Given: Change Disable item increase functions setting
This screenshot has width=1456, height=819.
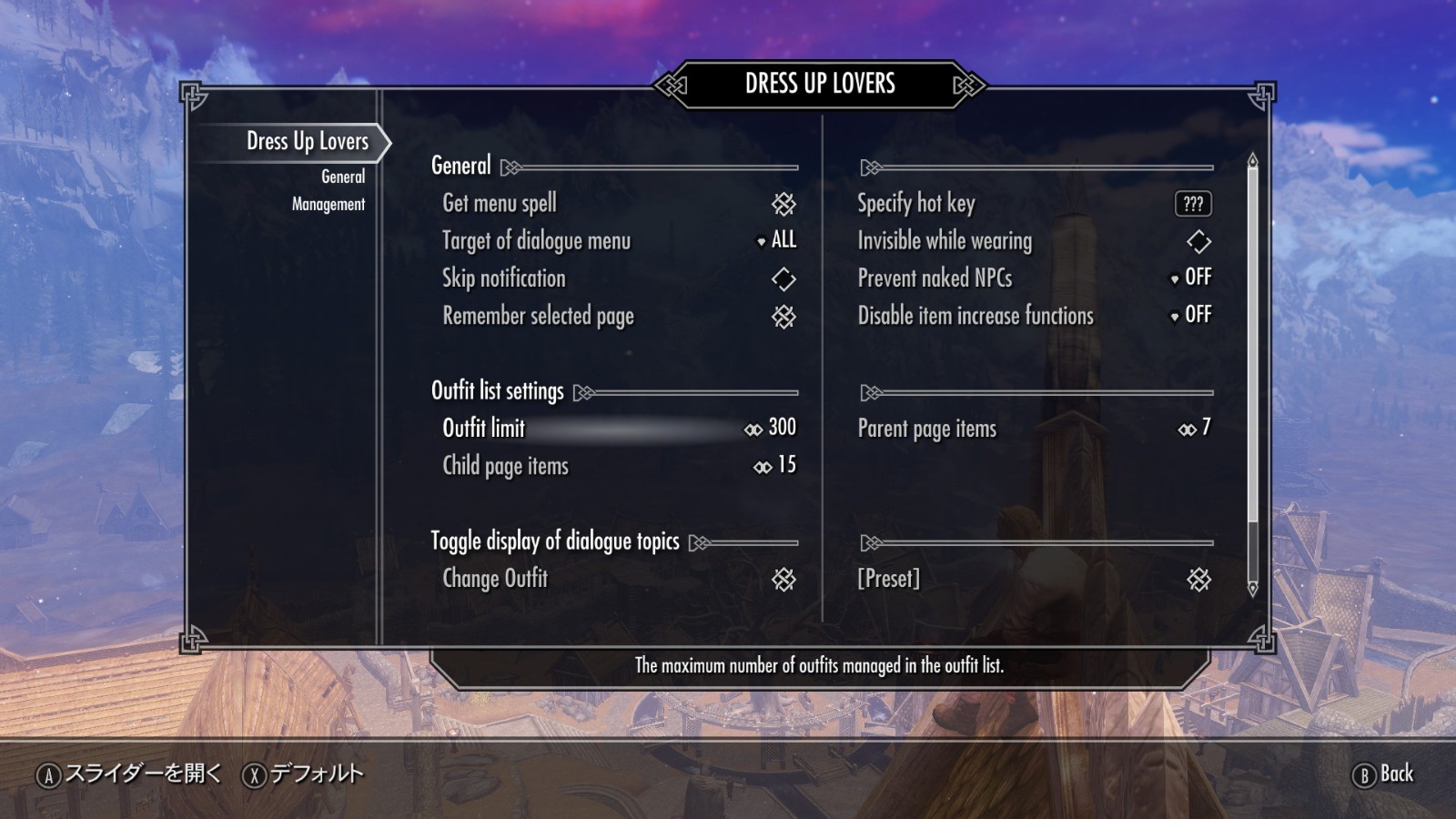Looking at the screenshot, I should click(1191, 315).
